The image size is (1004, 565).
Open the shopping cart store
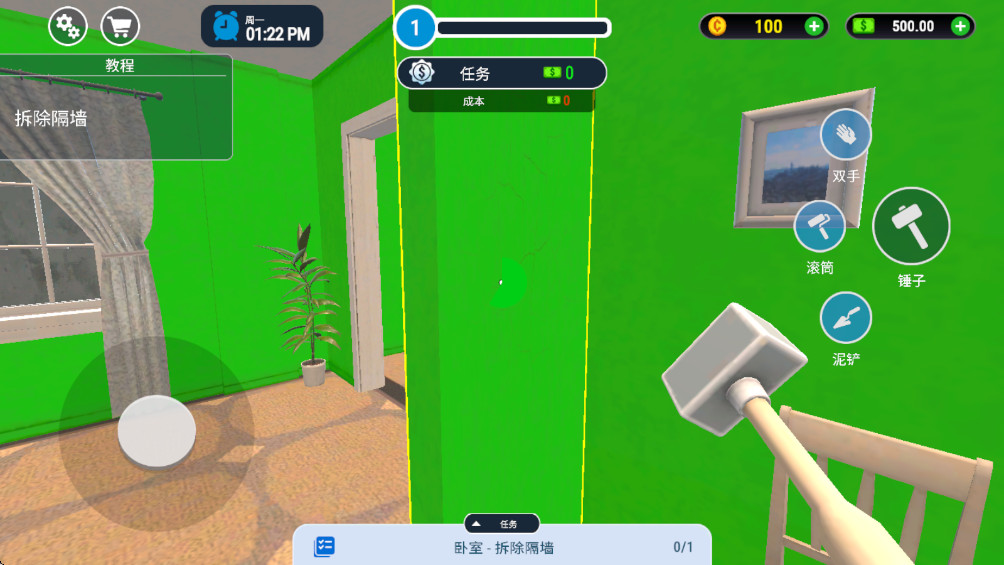(x=121, y=27)
